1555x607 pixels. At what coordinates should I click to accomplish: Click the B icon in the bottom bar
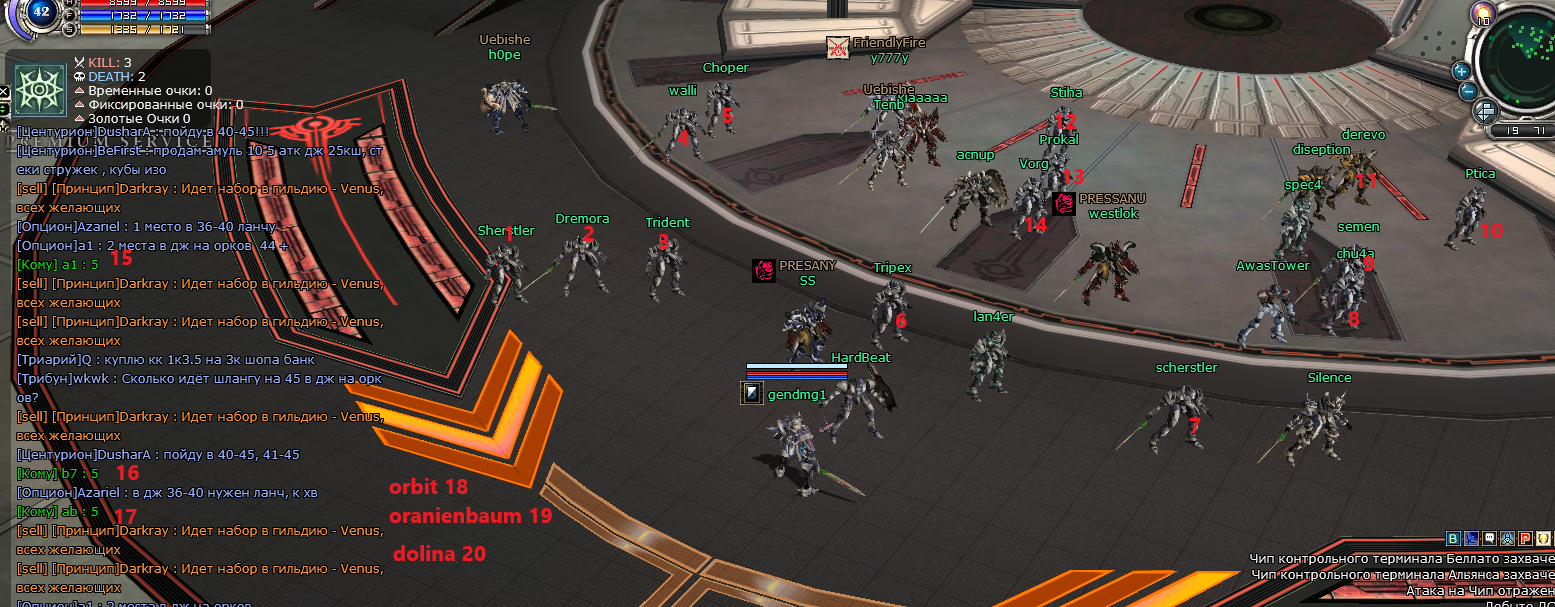click(1453, 539)
